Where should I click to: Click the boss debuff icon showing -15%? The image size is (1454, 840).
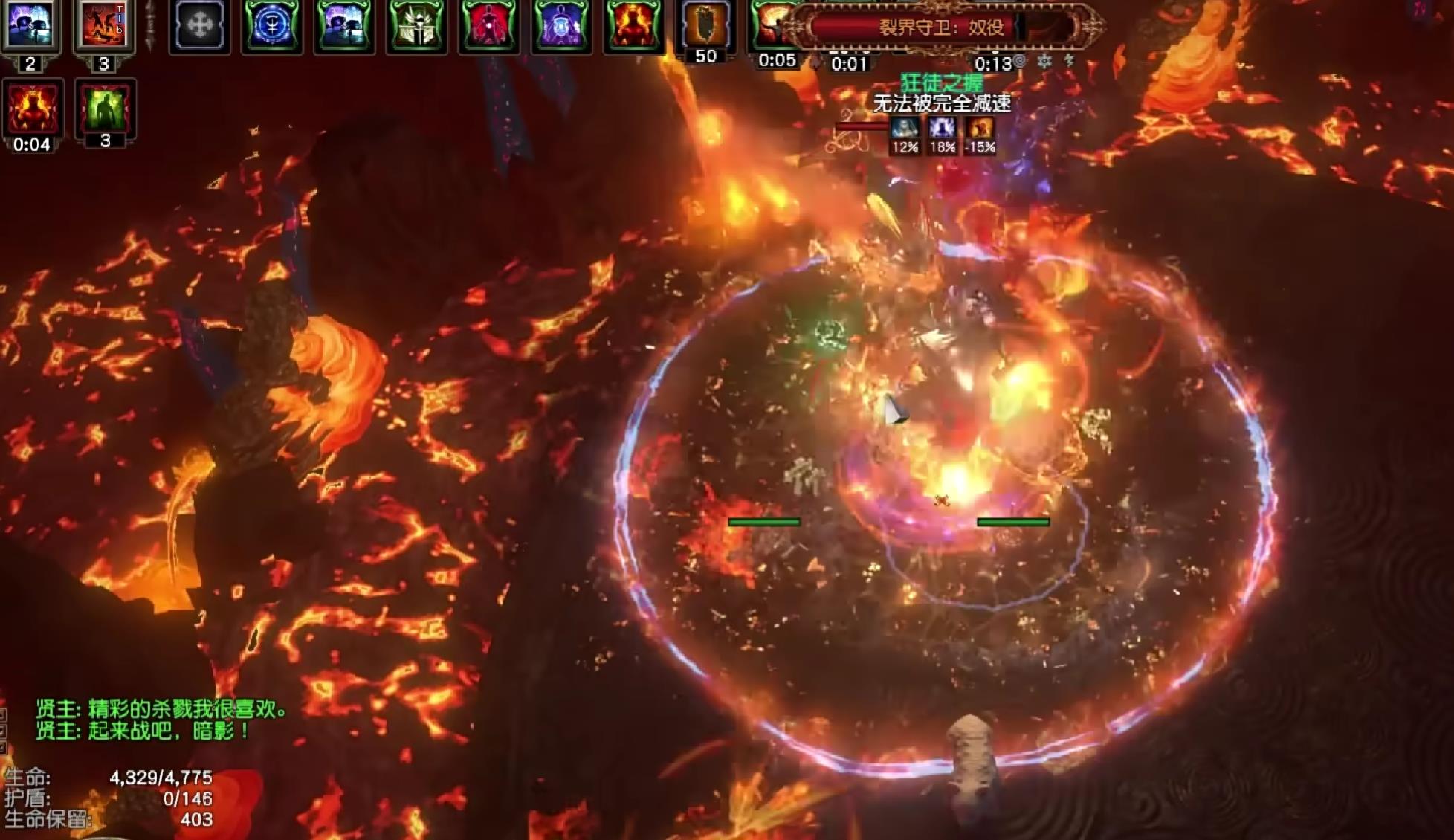(980, 130)
